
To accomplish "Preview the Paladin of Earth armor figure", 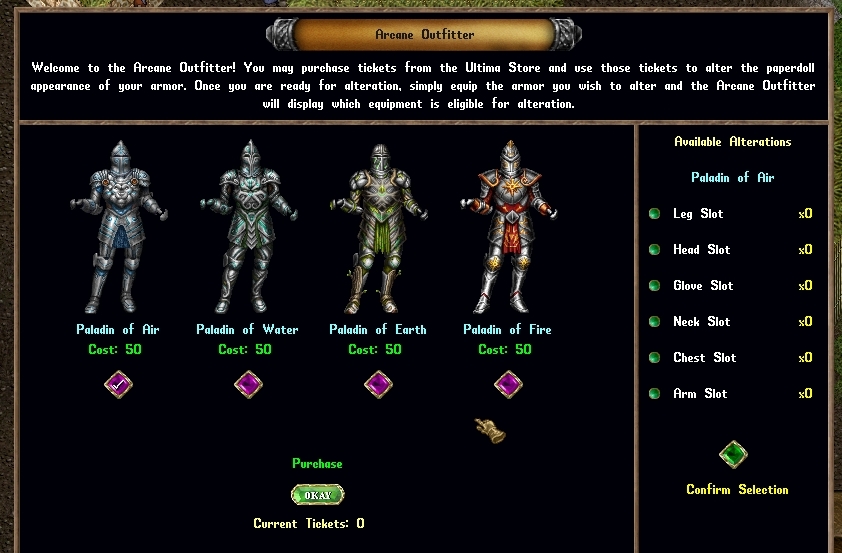I will pos(378,228).
